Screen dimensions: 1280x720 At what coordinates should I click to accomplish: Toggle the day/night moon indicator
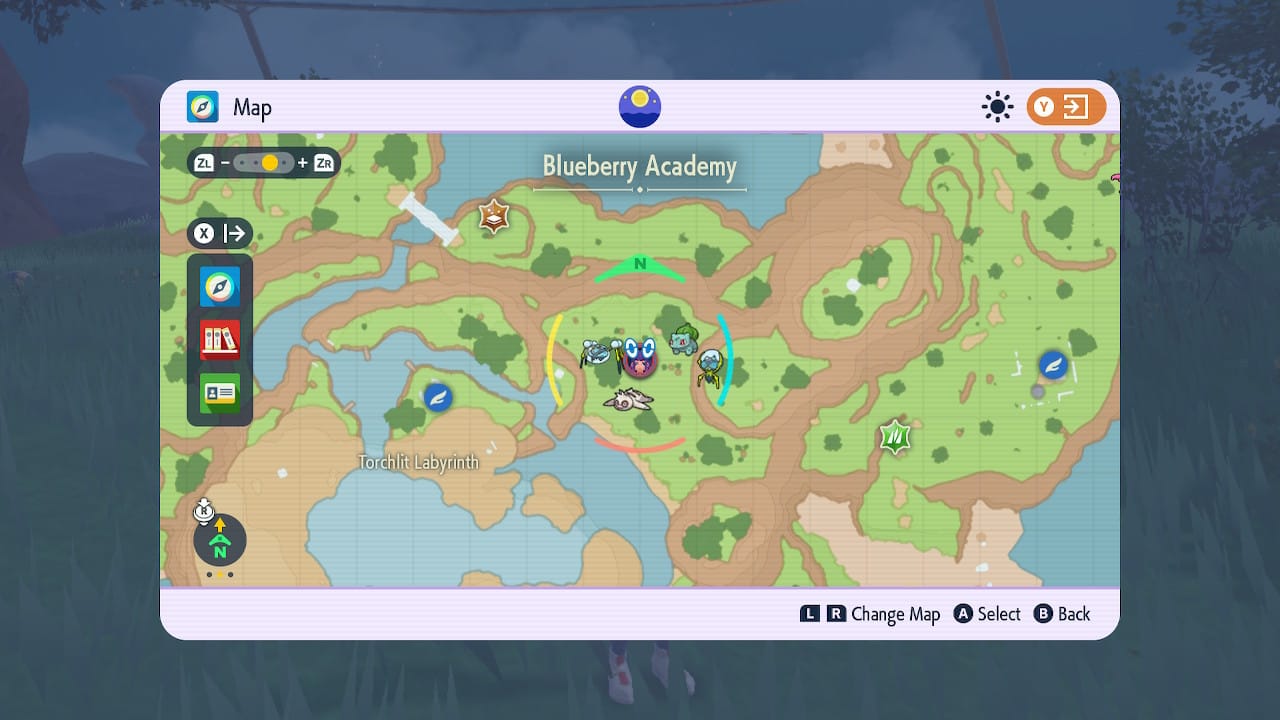[x=638, y=105]
